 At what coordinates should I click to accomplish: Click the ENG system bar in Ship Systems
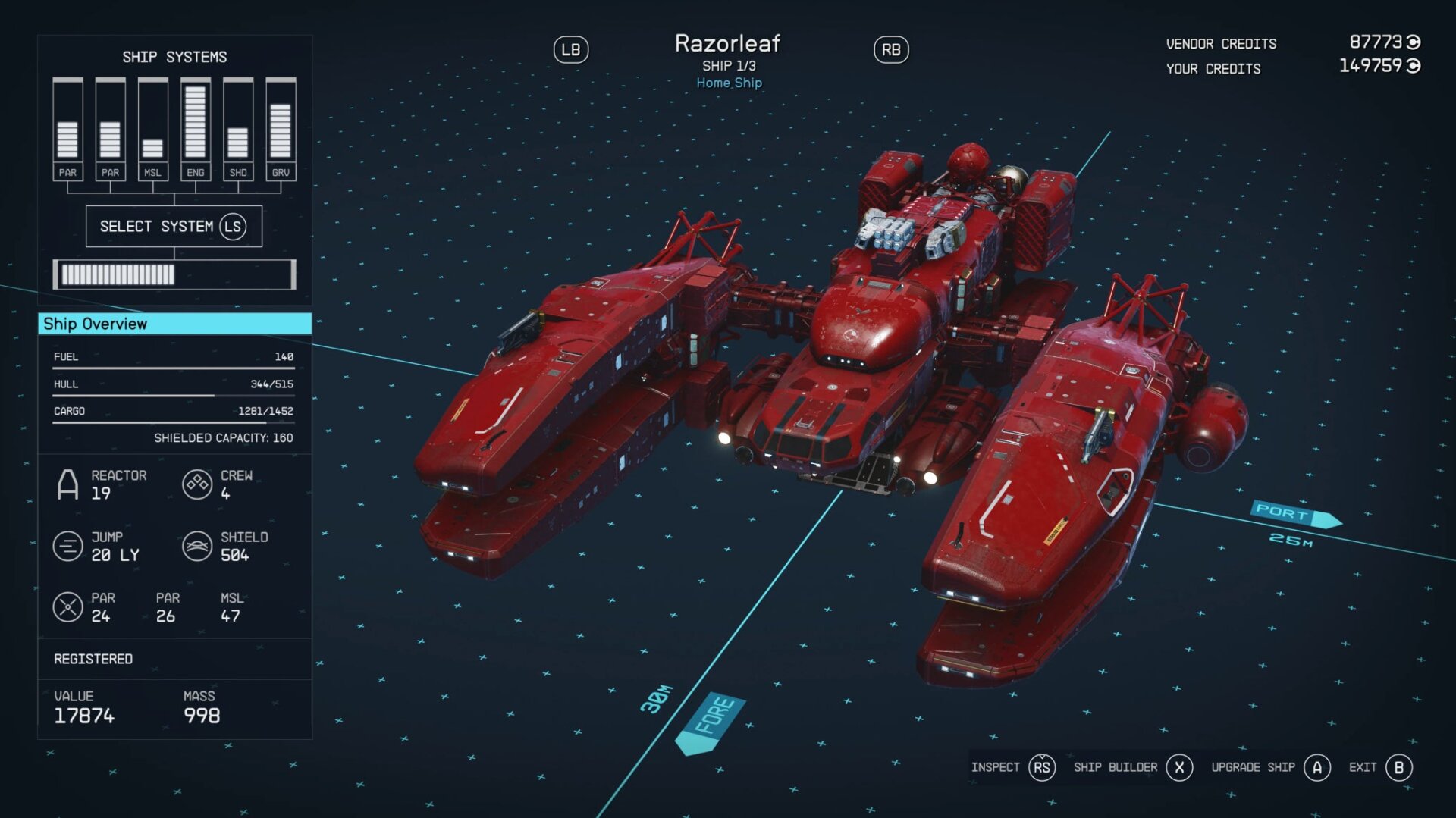tap(195, 121)
